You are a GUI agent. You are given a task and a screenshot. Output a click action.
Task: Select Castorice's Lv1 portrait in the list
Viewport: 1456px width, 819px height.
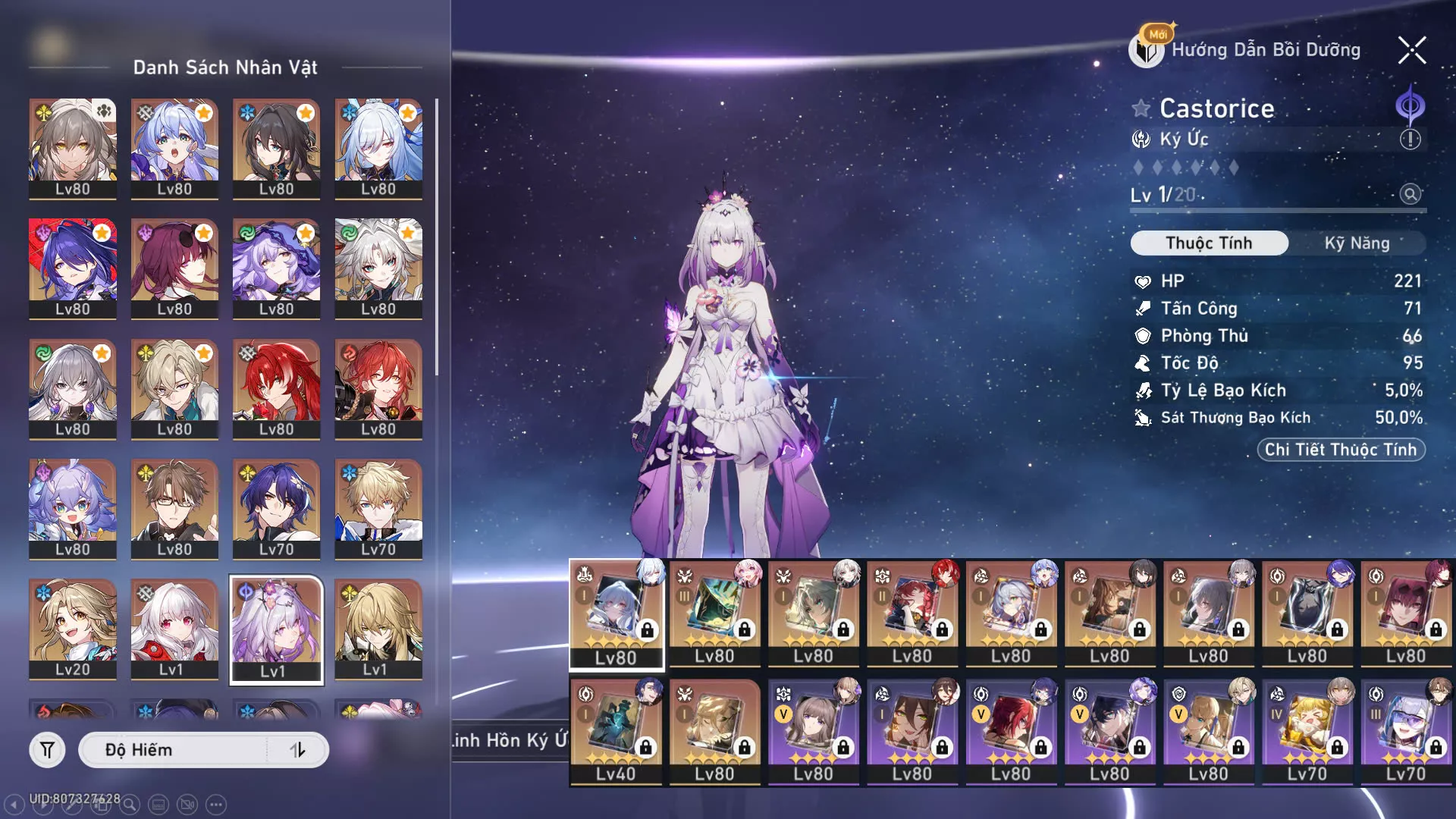pos(276,629)
